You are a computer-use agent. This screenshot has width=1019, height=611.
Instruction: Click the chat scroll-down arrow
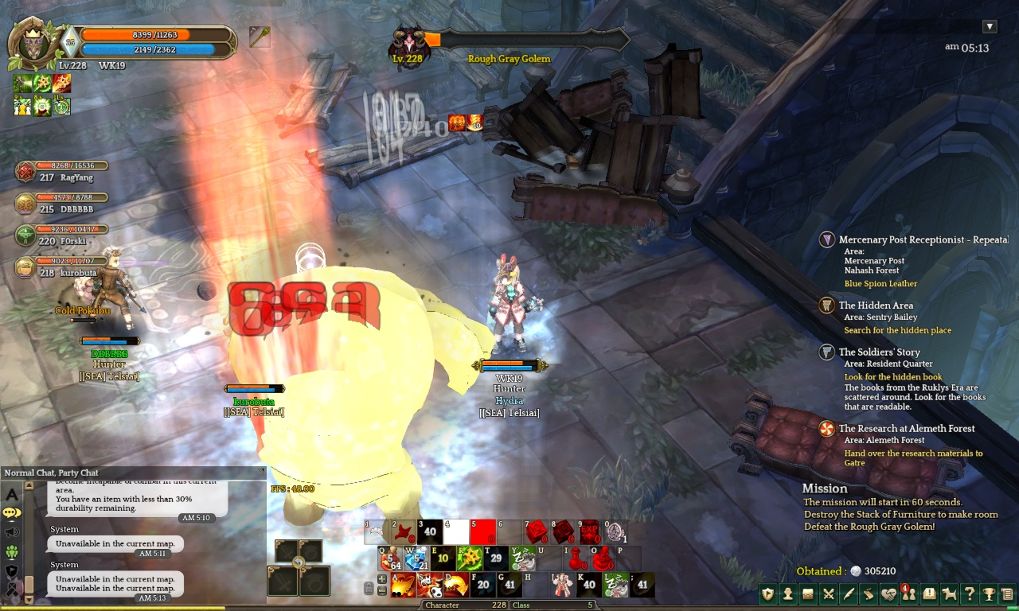[x=28, y=599]
